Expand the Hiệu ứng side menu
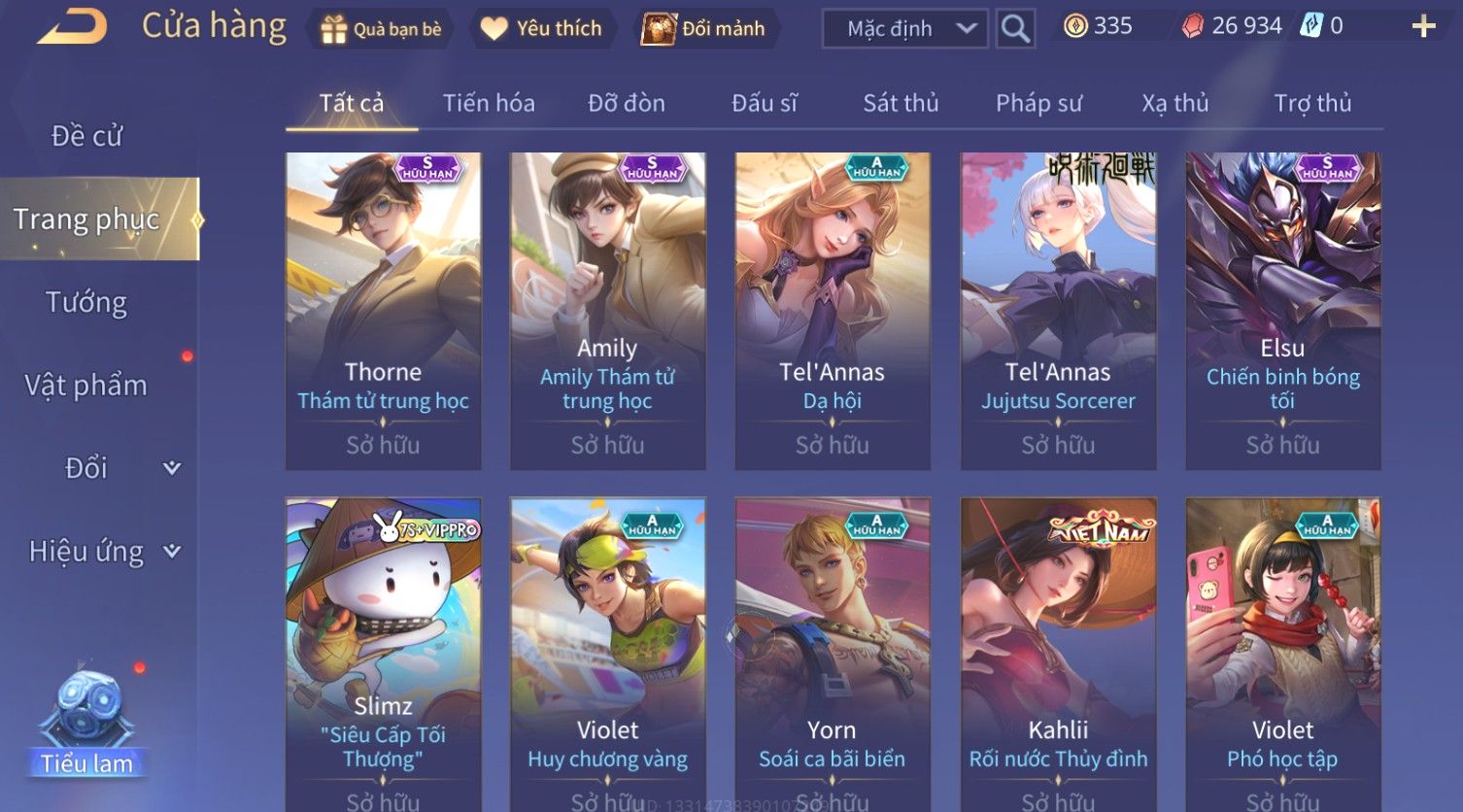The width and height of the screenshot is (1463, 812). click(x=102, y=552)
